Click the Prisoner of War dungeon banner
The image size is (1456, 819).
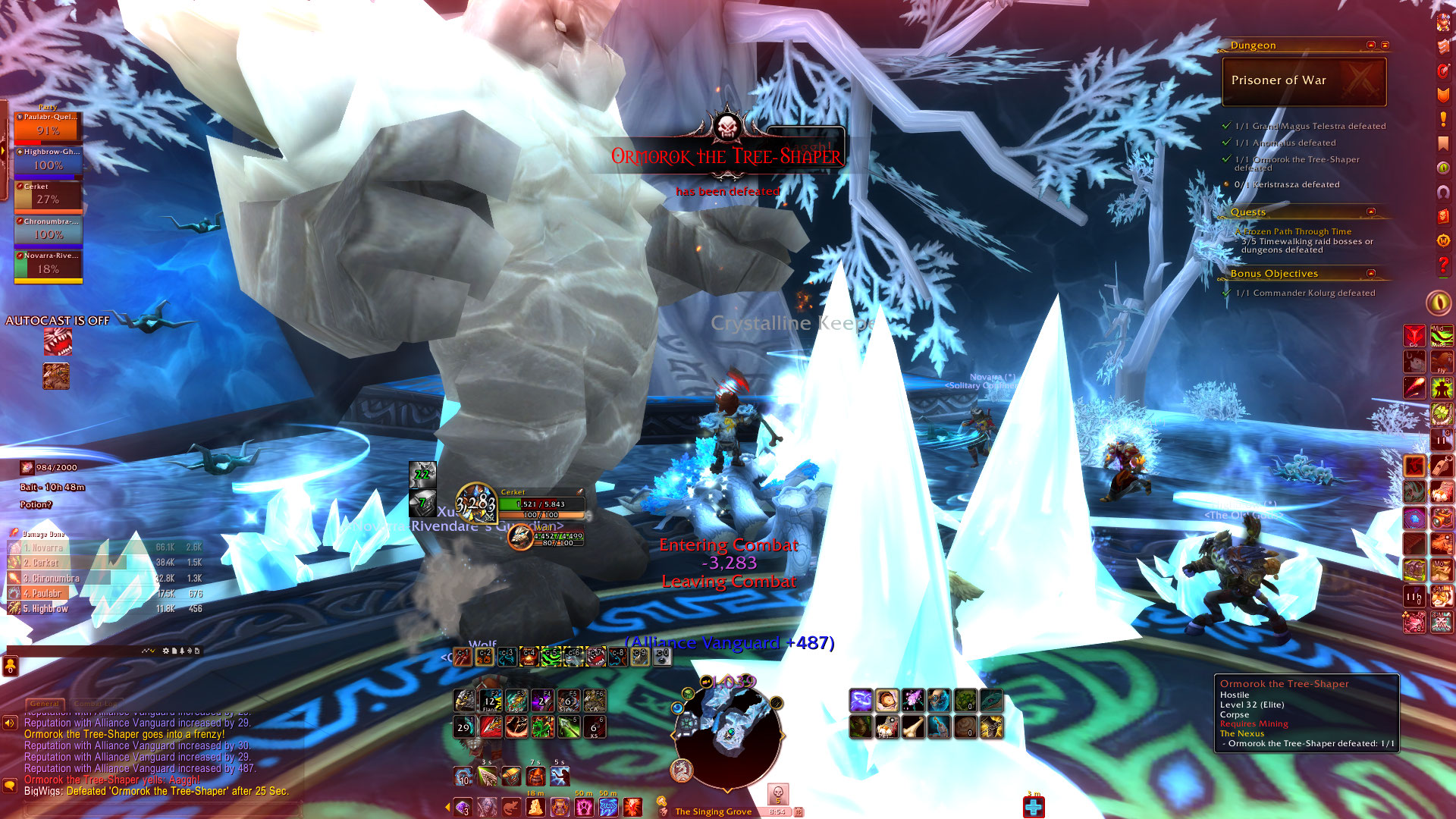(1304, 81)
